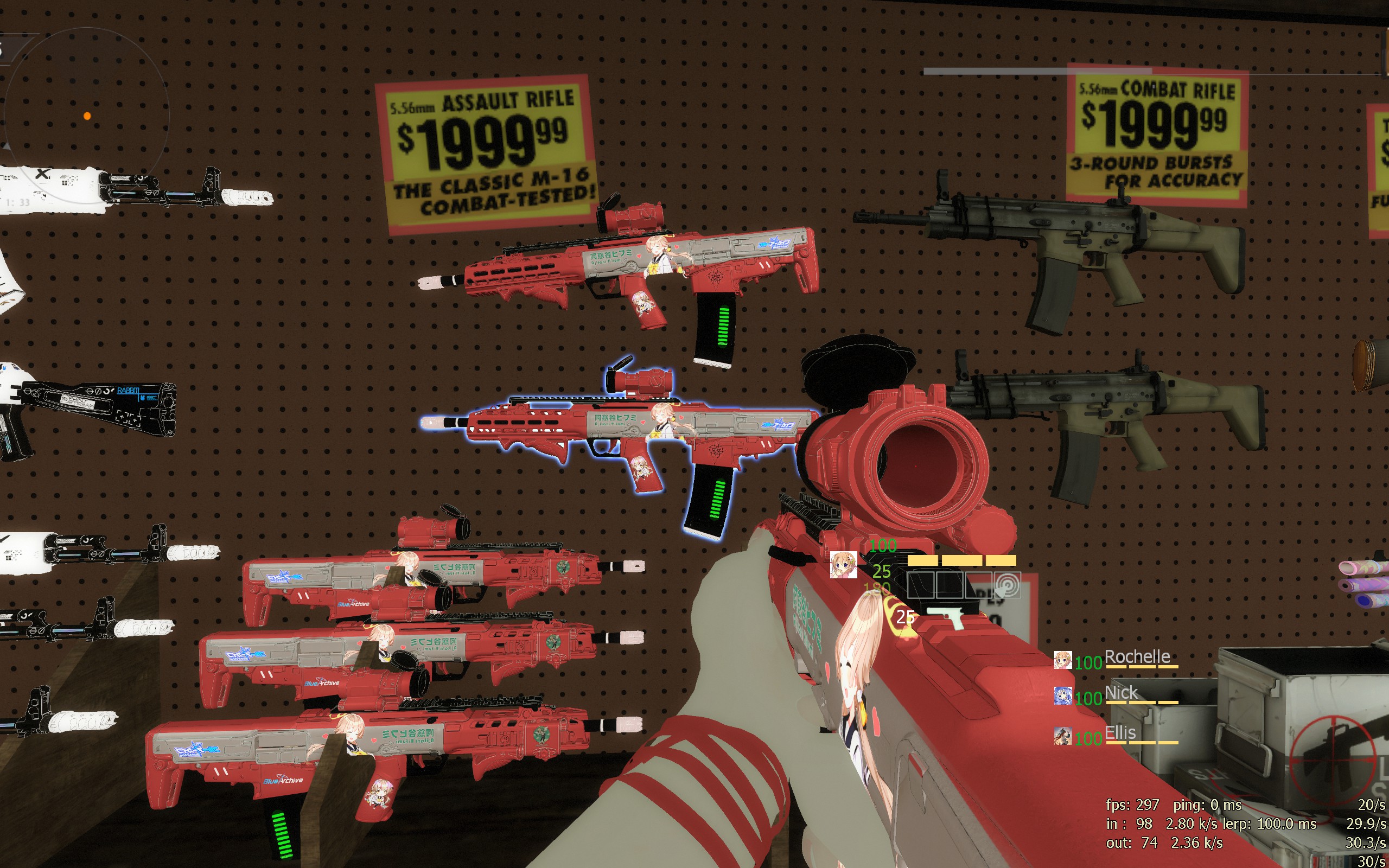This screenshot has width=1389, height=868.
Task: Select Nick's teammate portrait
Action: coord(1062,696)
